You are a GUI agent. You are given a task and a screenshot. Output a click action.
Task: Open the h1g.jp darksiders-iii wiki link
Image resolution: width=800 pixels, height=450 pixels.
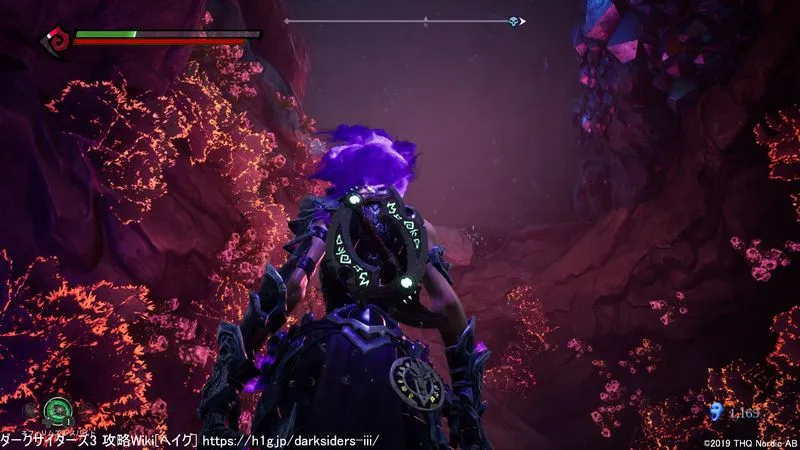[x=291, y=440]
